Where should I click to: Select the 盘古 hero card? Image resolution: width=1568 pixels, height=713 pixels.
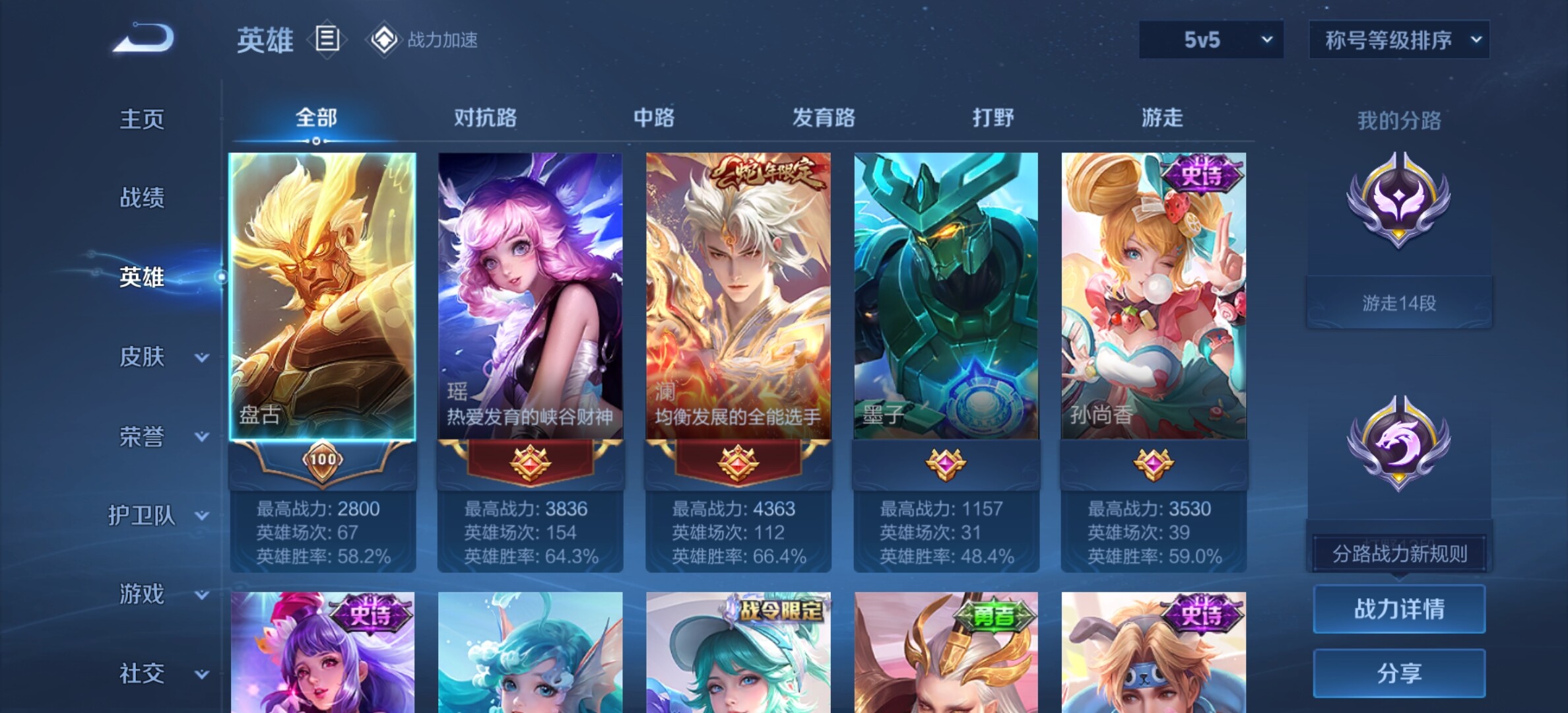(322, 297)
